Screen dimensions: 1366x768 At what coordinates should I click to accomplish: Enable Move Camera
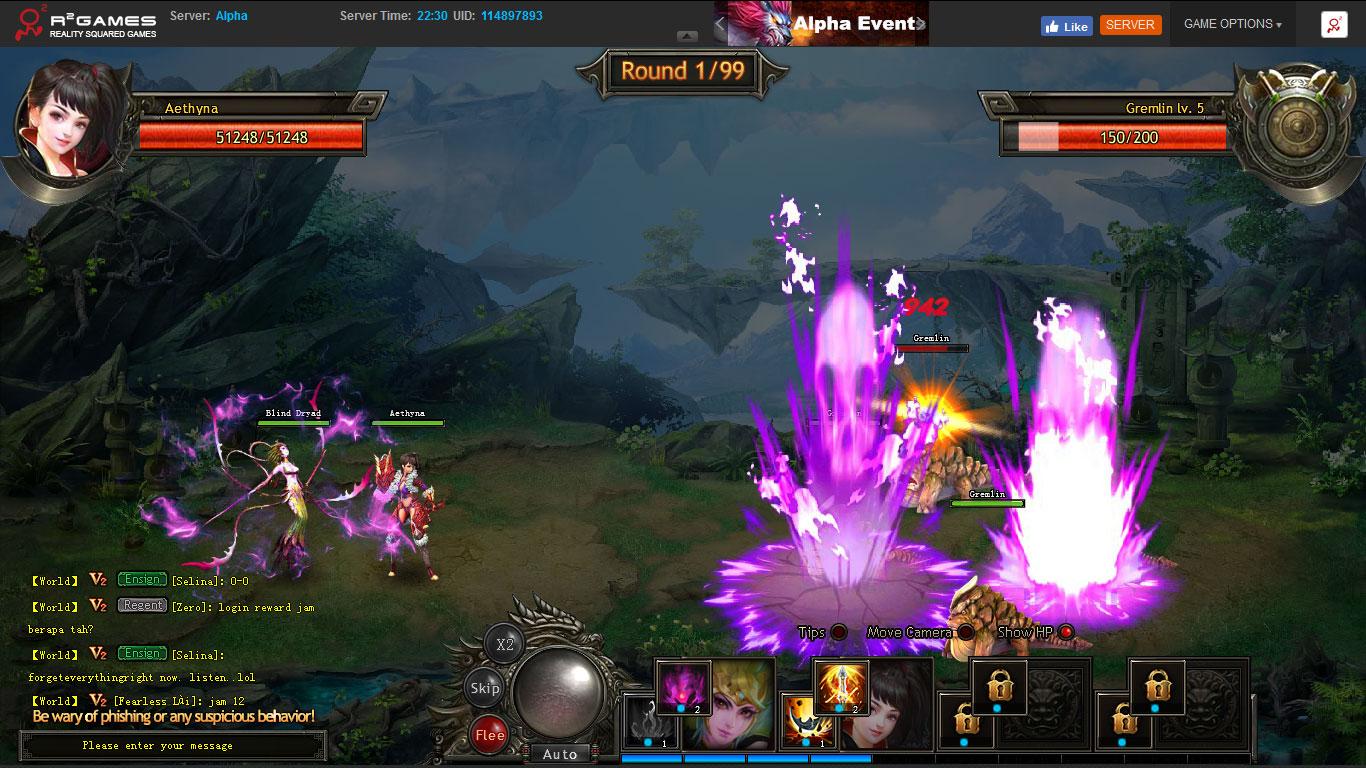pyautogui.click(x=963, y=632)
